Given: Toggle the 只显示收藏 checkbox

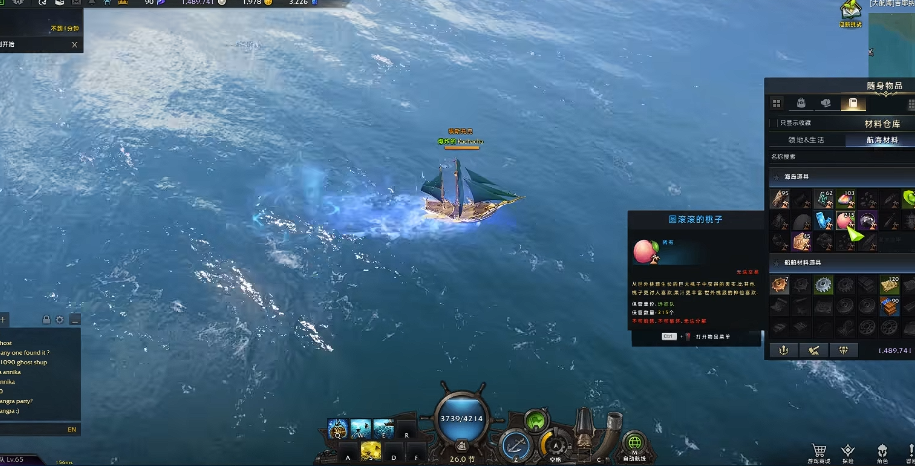Looking at the screenshot, I should (x=773, y=123).
